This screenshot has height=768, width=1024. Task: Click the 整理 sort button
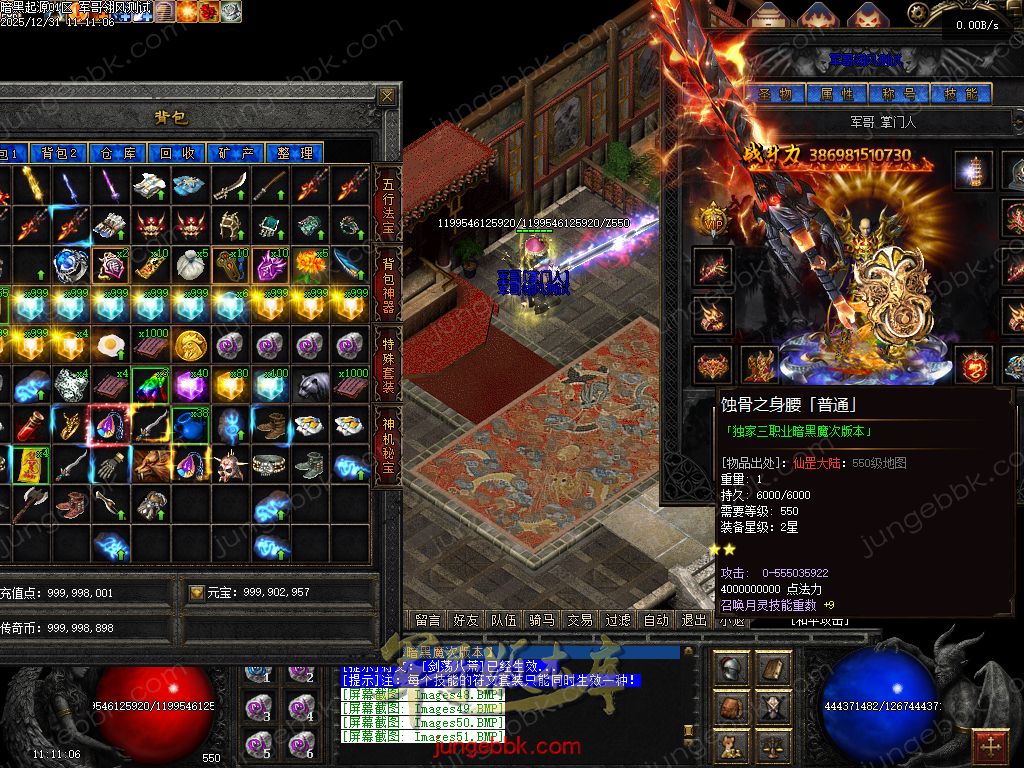pyautogui.click(x=295, y=153)
